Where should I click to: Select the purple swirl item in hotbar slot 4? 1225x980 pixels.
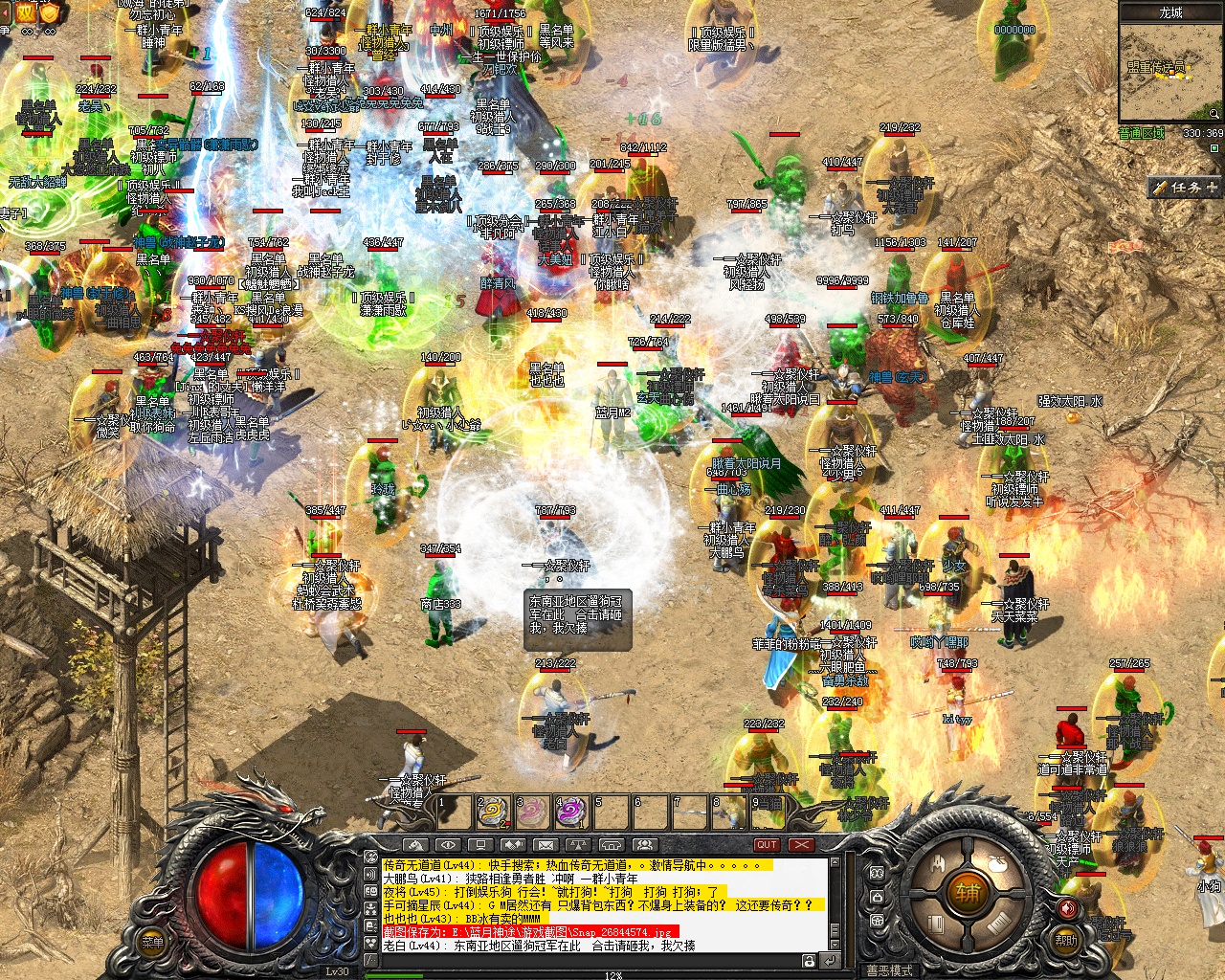click(570, 813)
